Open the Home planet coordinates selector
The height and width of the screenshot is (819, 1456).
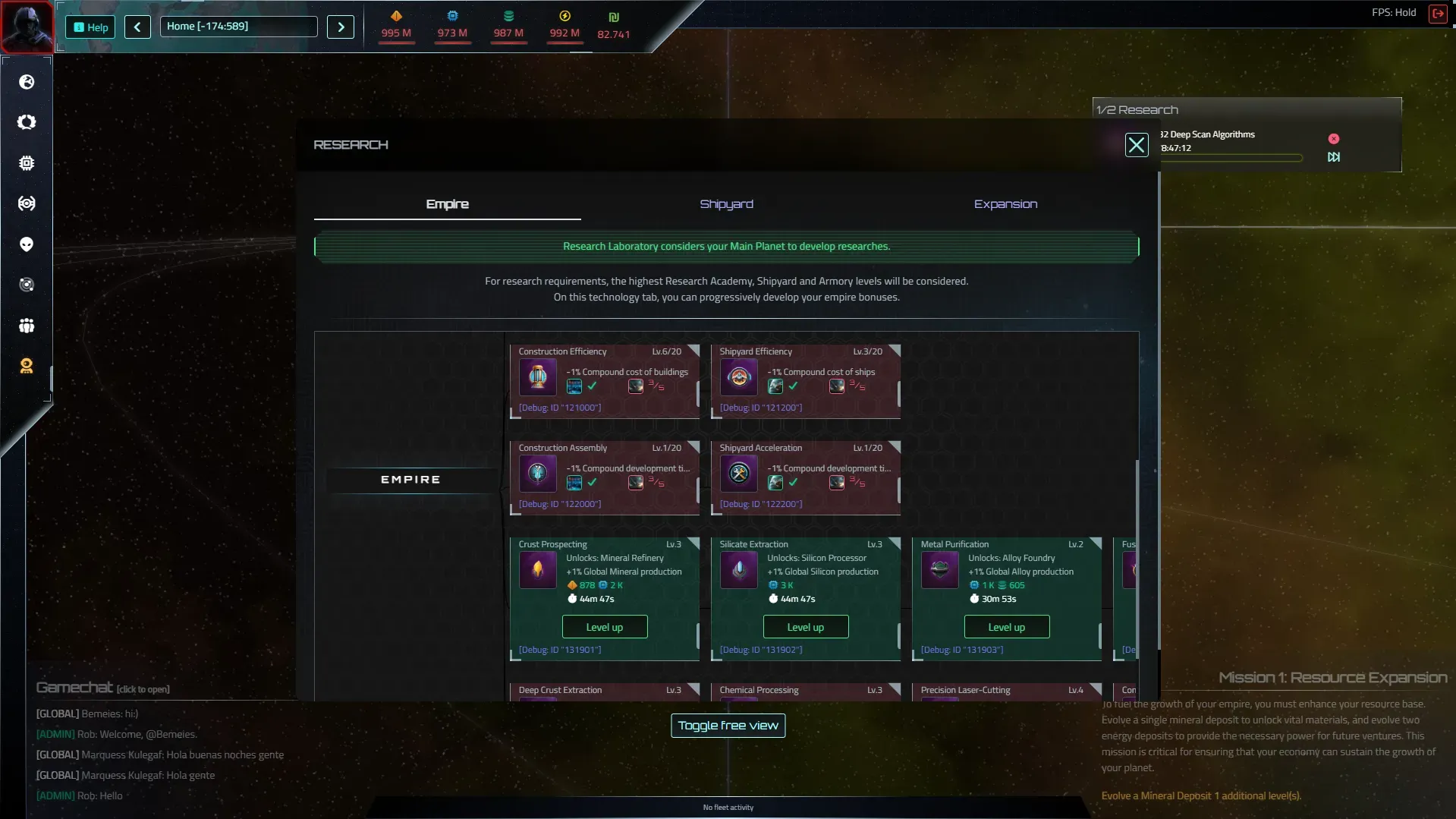tap(238, 27)
